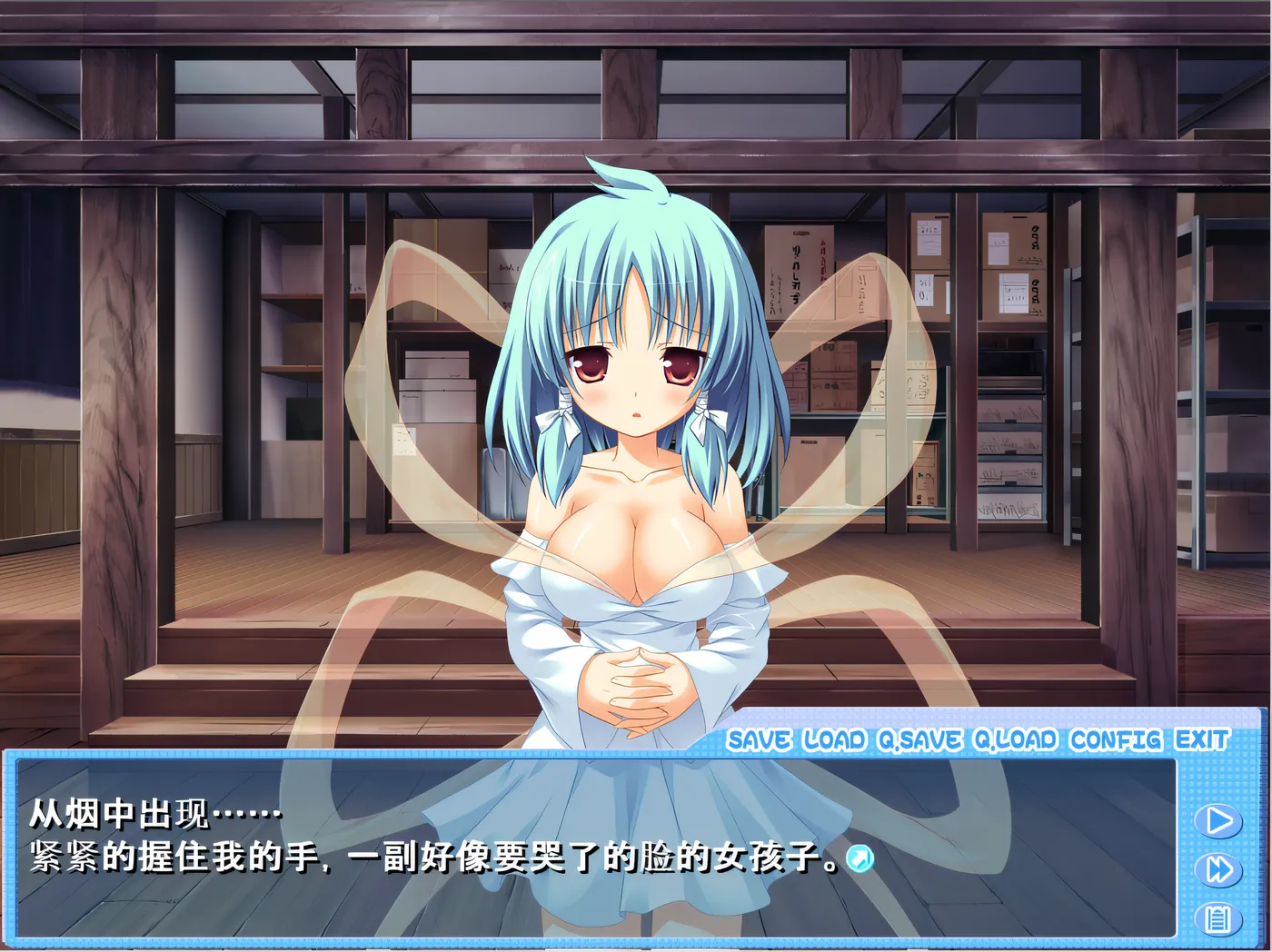Screen dimensions: 1272x952
Task: Open the CONFIG settings
Action: tap(1116, 740)
